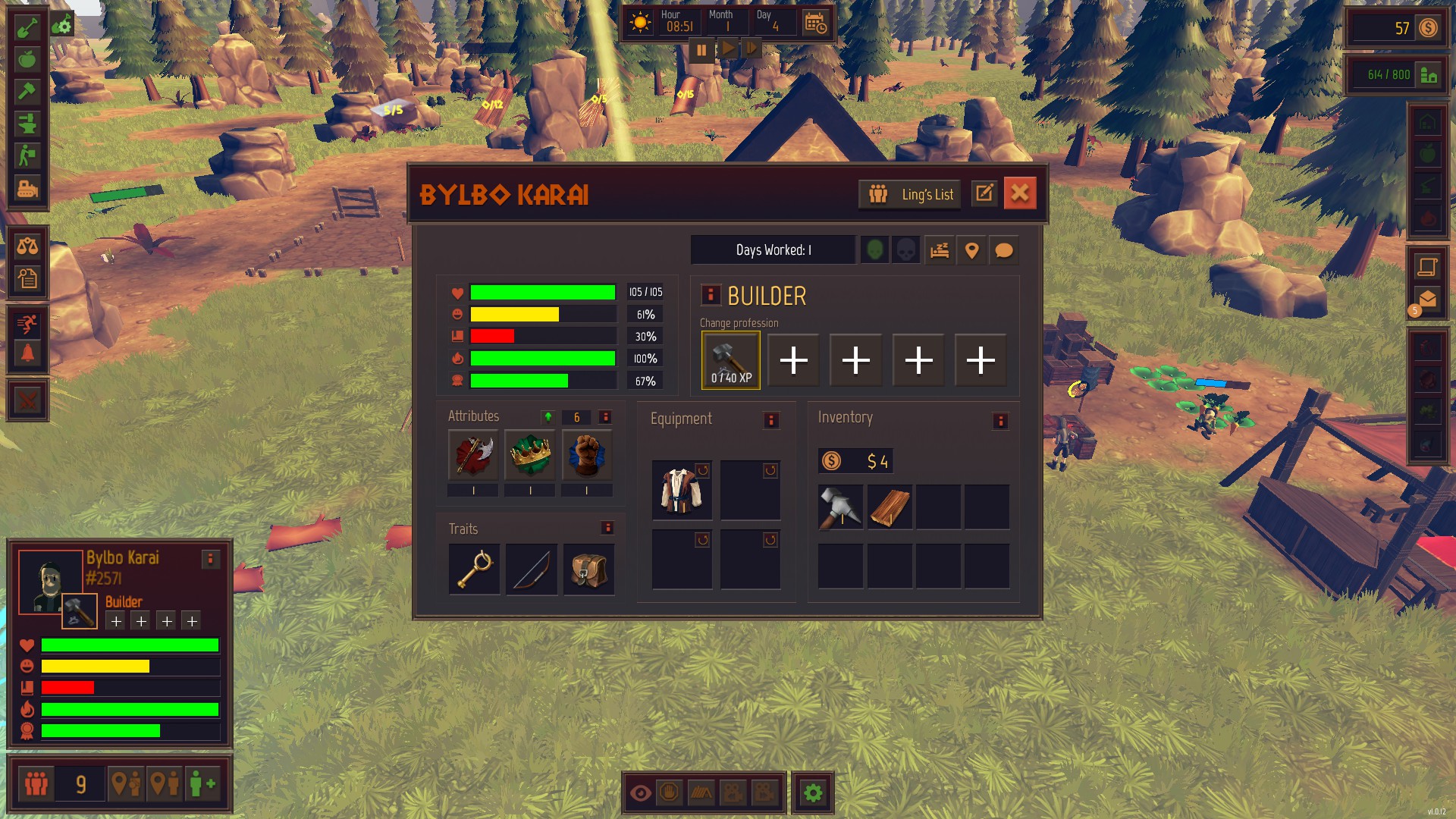Click the axe attribute icon
This screenshot has height=819, width=1456.
coord(473,455)
